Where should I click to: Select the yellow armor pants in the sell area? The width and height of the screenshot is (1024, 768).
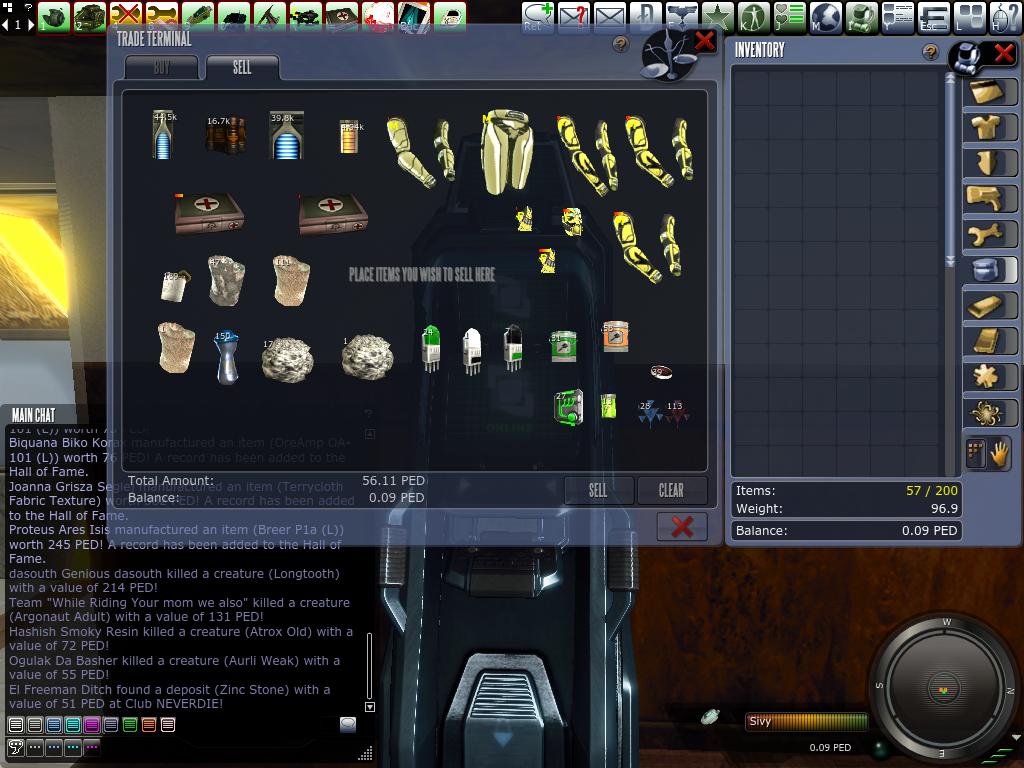pos(506,150)
